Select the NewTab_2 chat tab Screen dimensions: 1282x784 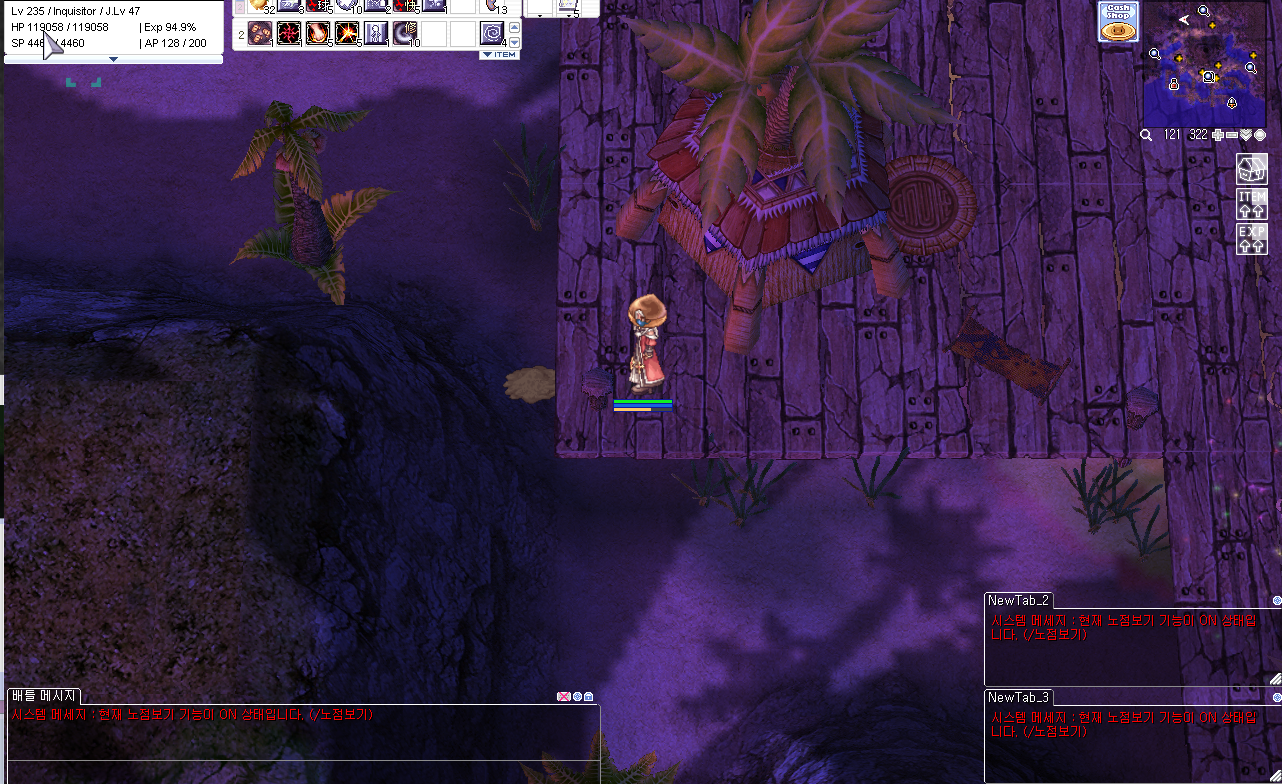(x=1018, y=600)
